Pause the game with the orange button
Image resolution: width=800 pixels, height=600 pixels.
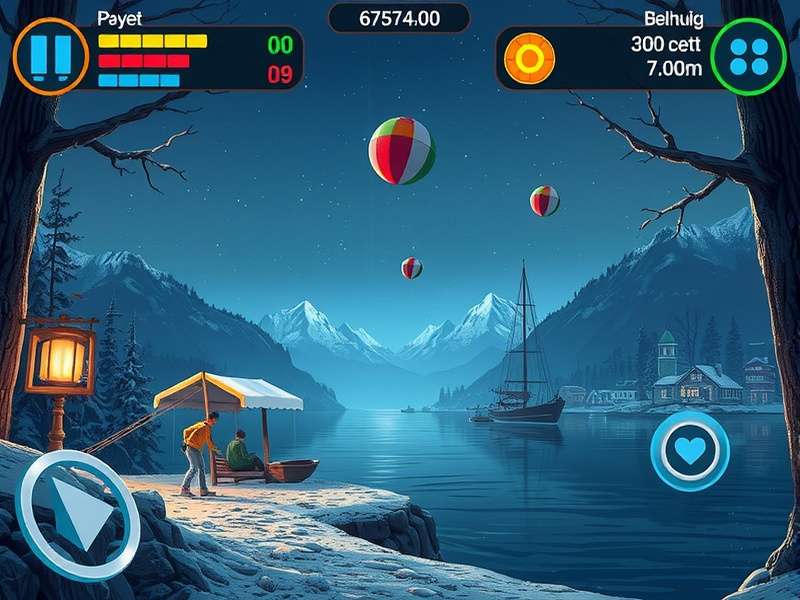point(50,57)
